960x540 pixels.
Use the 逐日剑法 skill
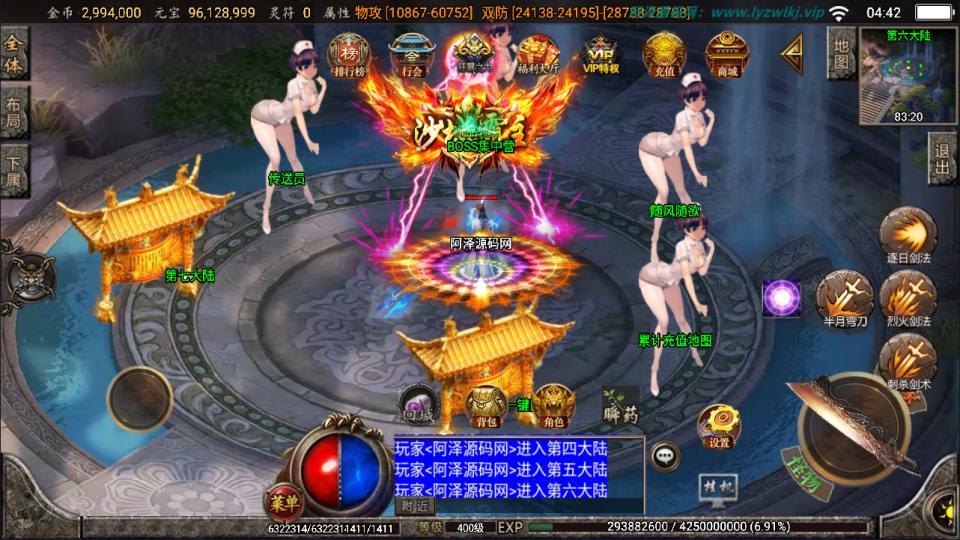pos(908,236)
